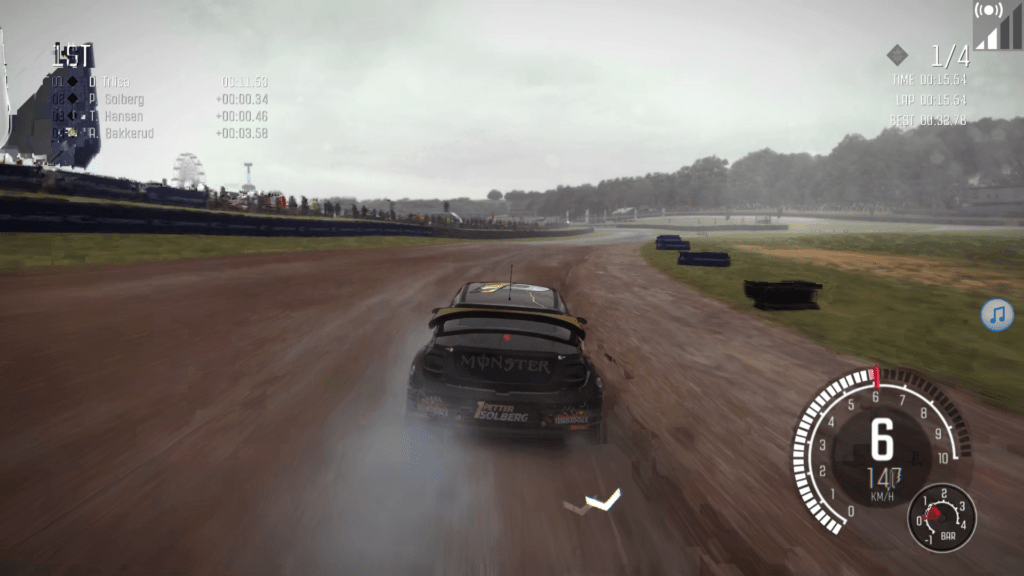Open the blue music note overlay button
The height and width of the screenshot is (576, 1024).
(x=997, y=315)
